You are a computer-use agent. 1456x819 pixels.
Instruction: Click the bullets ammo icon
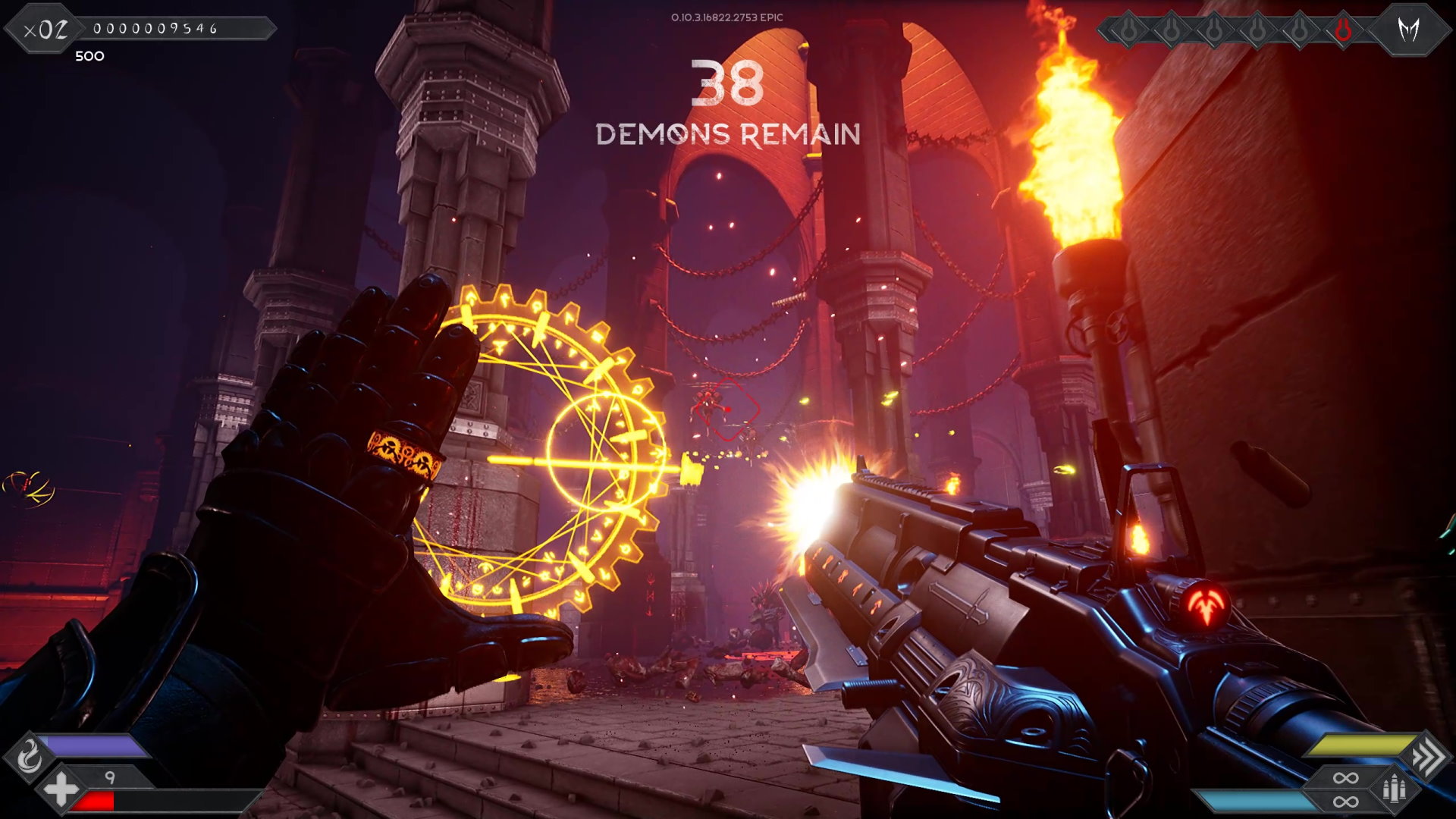point(1394,789)
